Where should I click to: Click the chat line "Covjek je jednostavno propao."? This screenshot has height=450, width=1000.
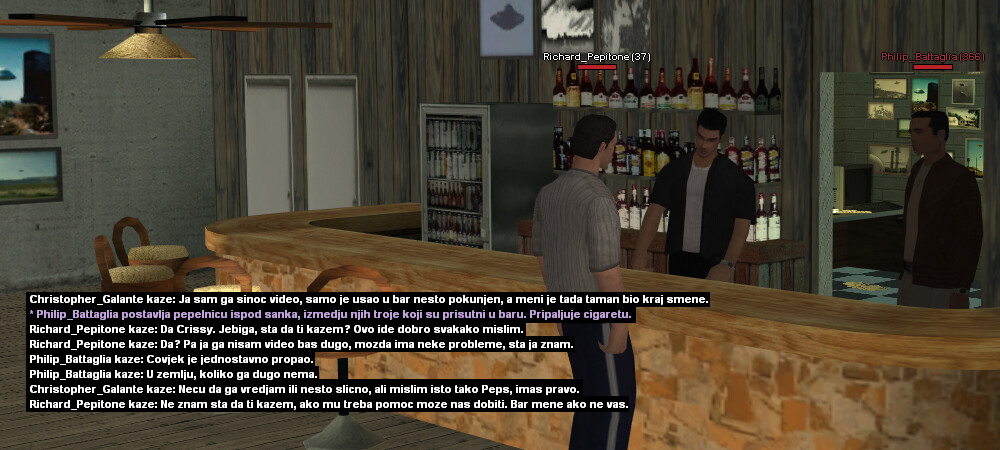(172, 359)
